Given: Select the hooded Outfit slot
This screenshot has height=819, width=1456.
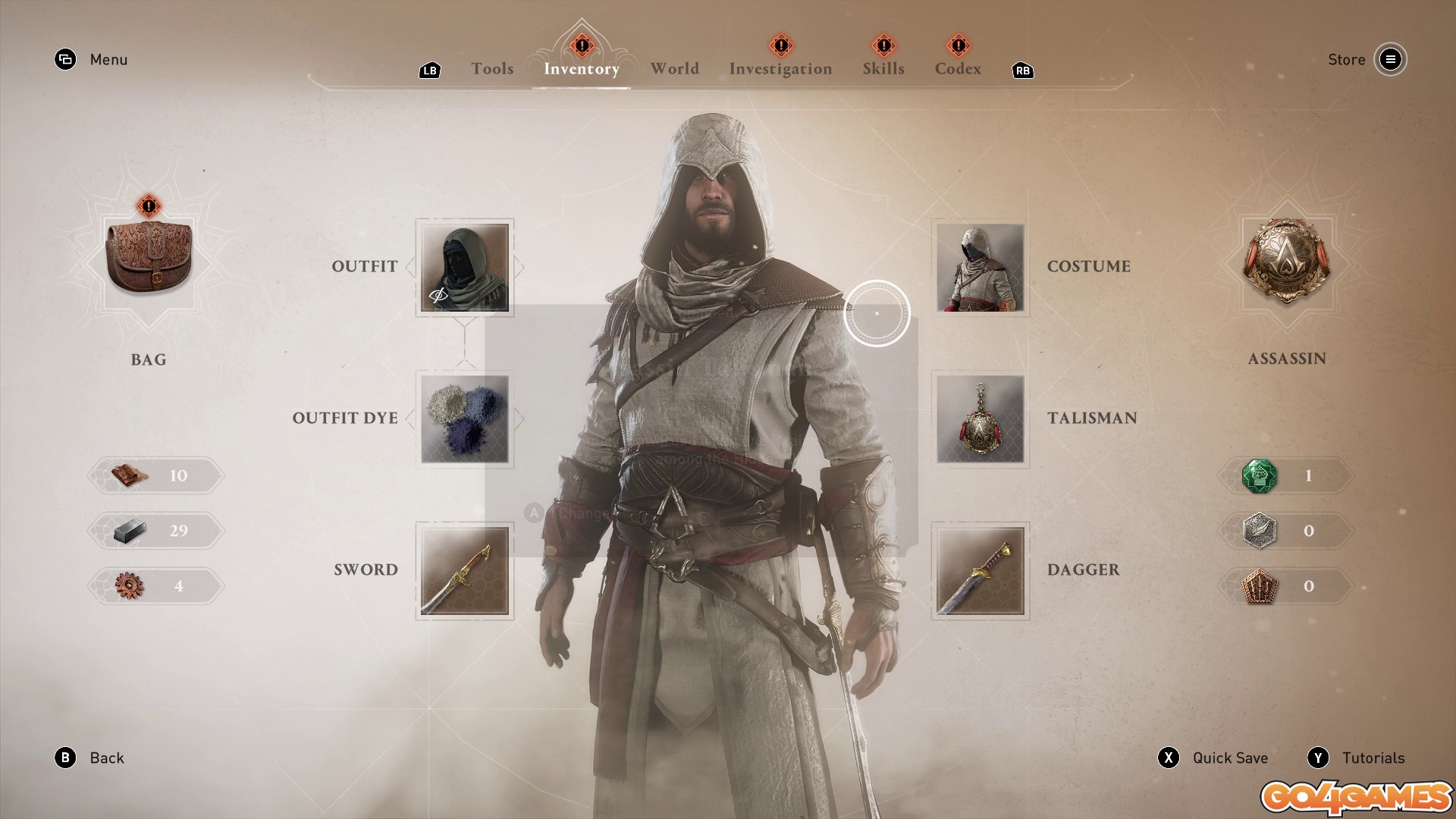Looking at the screenshot, I should pyautogui.click(x=465, y=267).
